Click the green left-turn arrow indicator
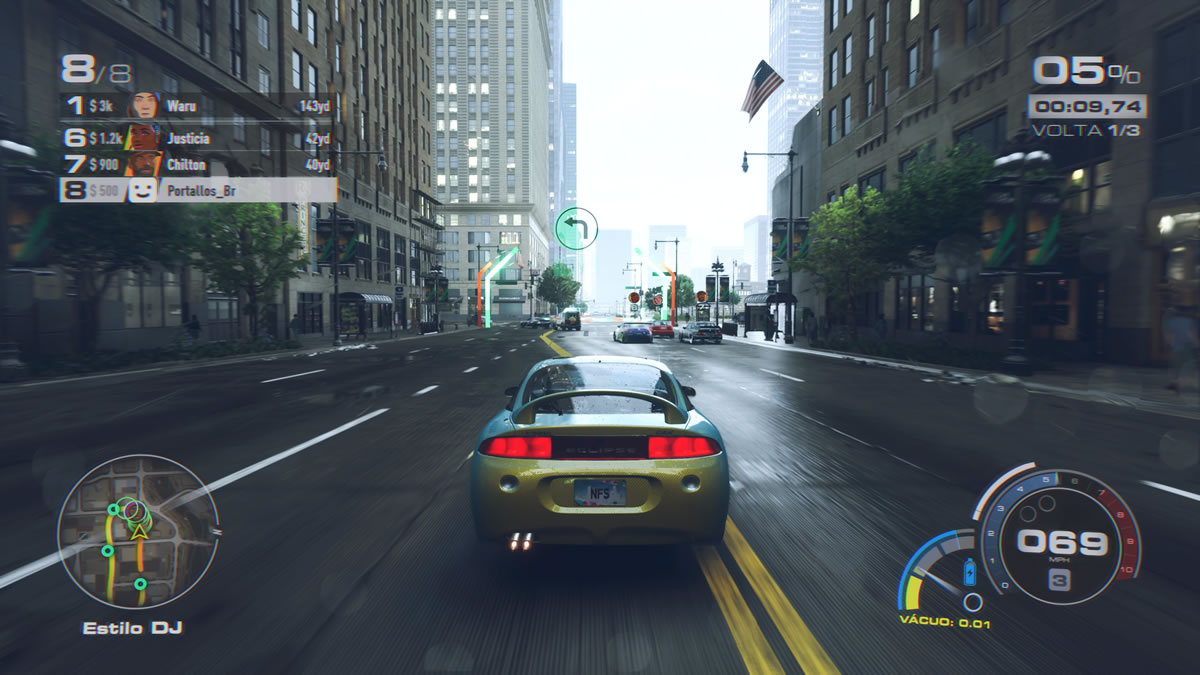 coord(576,228)
